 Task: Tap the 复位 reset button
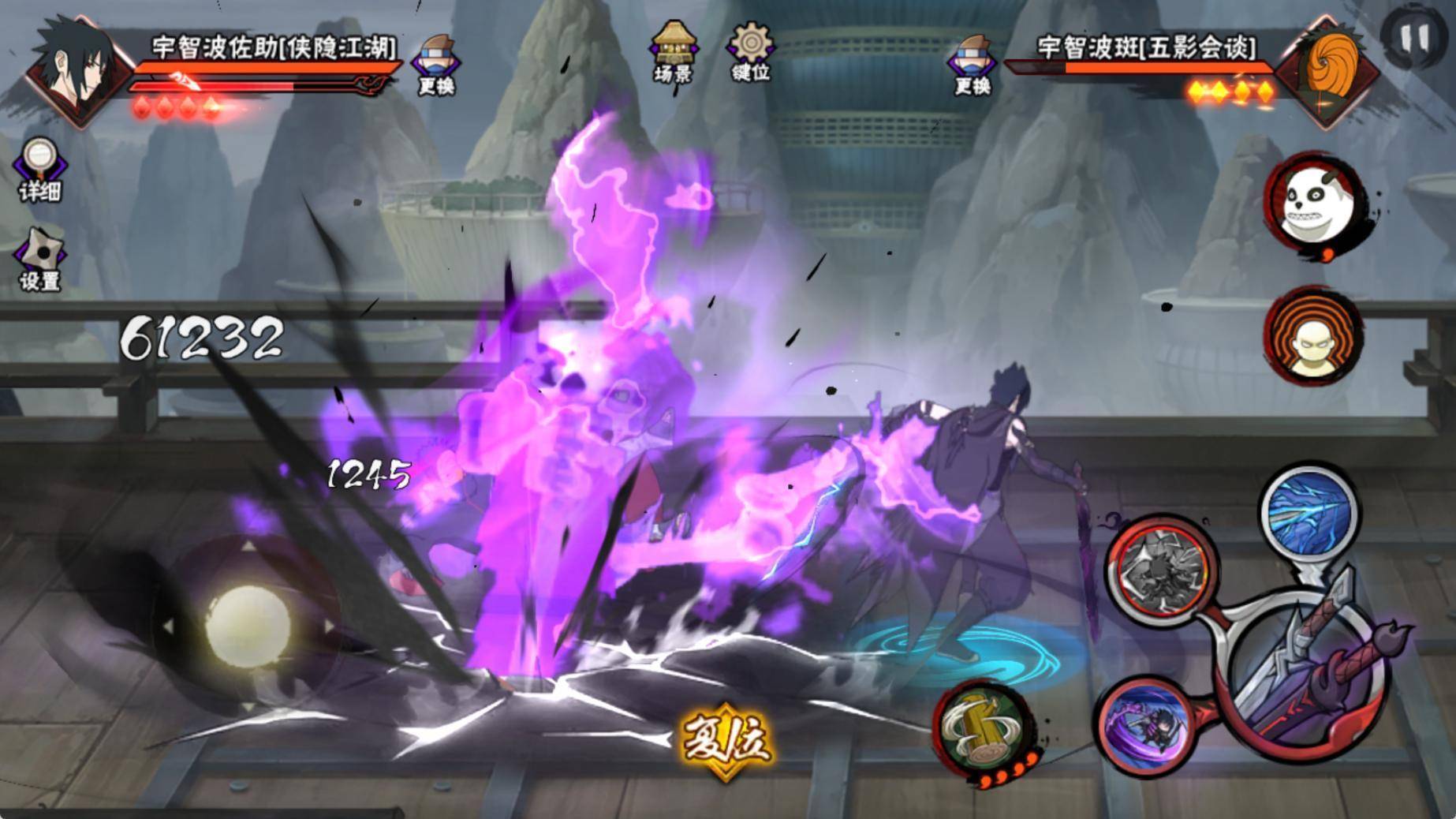tap(725, 739)
